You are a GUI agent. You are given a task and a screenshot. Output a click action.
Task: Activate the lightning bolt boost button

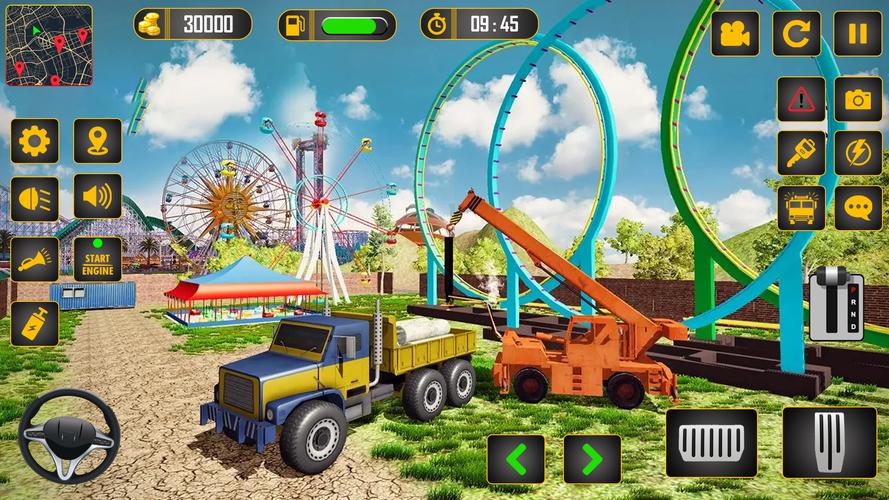click(x=858, y=153)
